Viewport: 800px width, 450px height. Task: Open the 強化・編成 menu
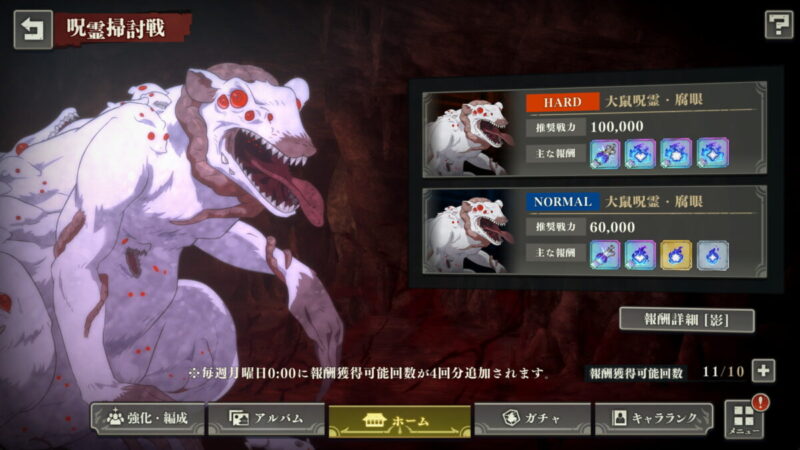148,419
